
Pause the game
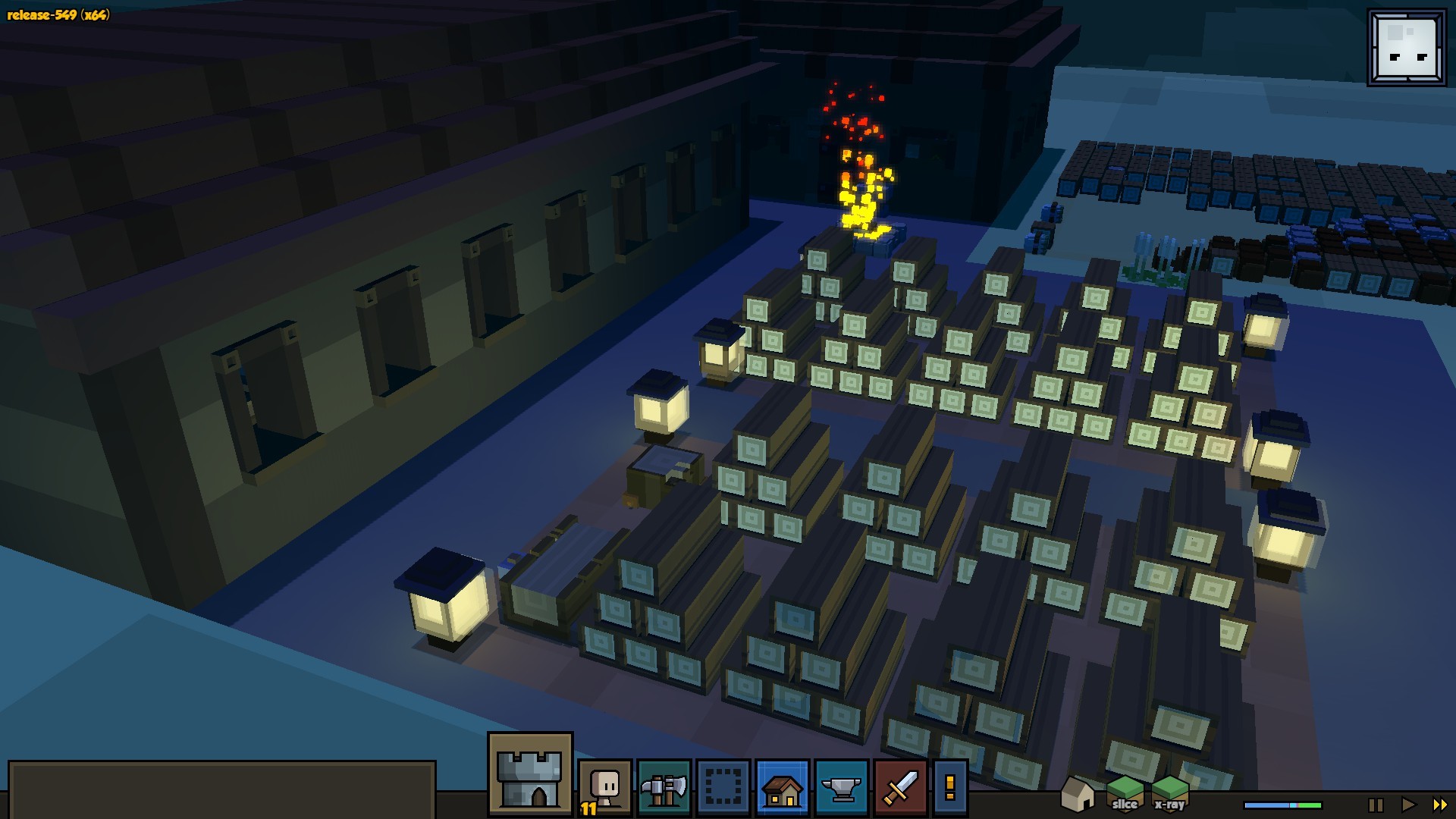click(x=1376, y=805)
